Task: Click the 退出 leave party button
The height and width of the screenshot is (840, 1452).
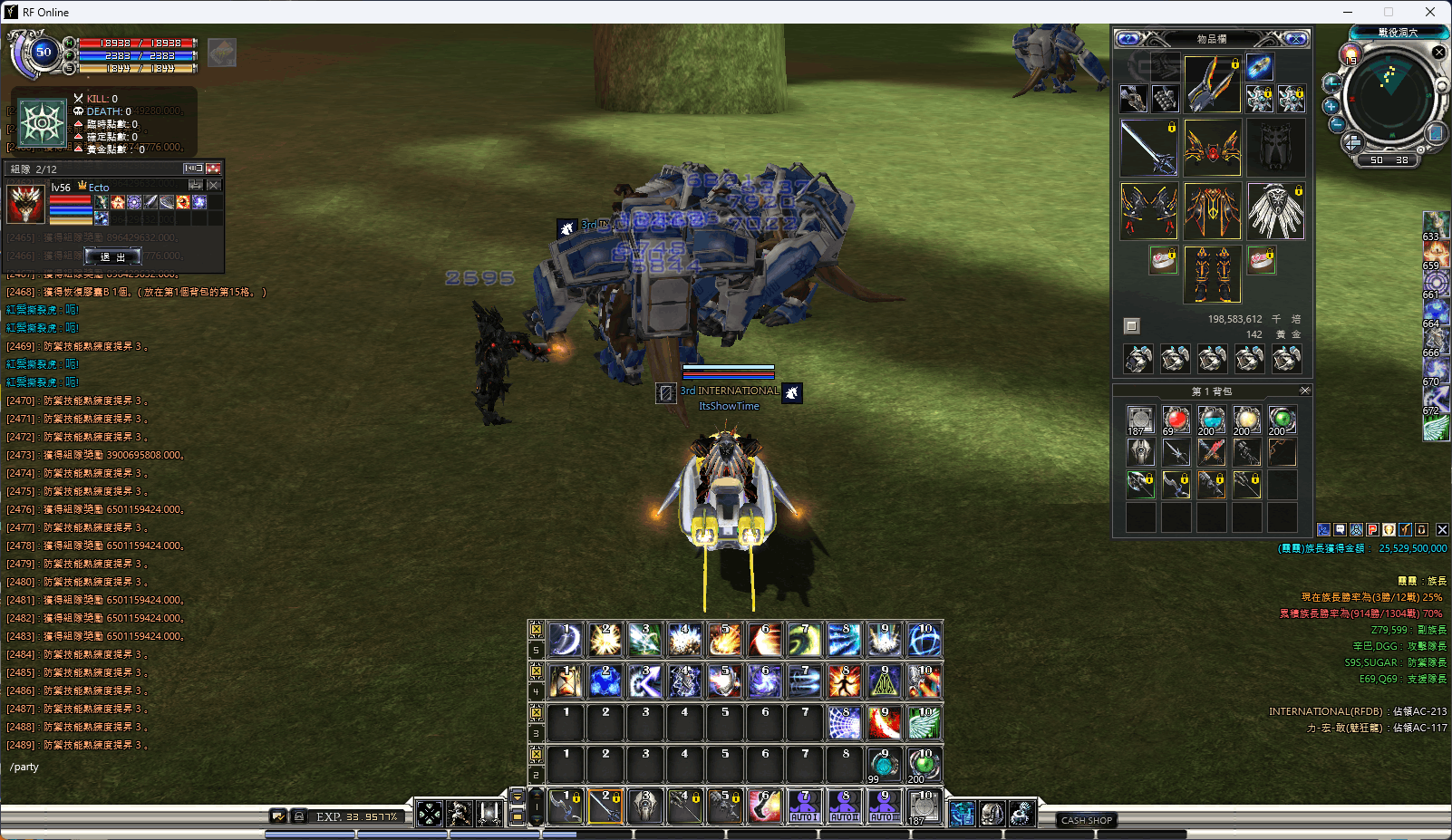Action: pyautogui.click(x=113, y=256)
